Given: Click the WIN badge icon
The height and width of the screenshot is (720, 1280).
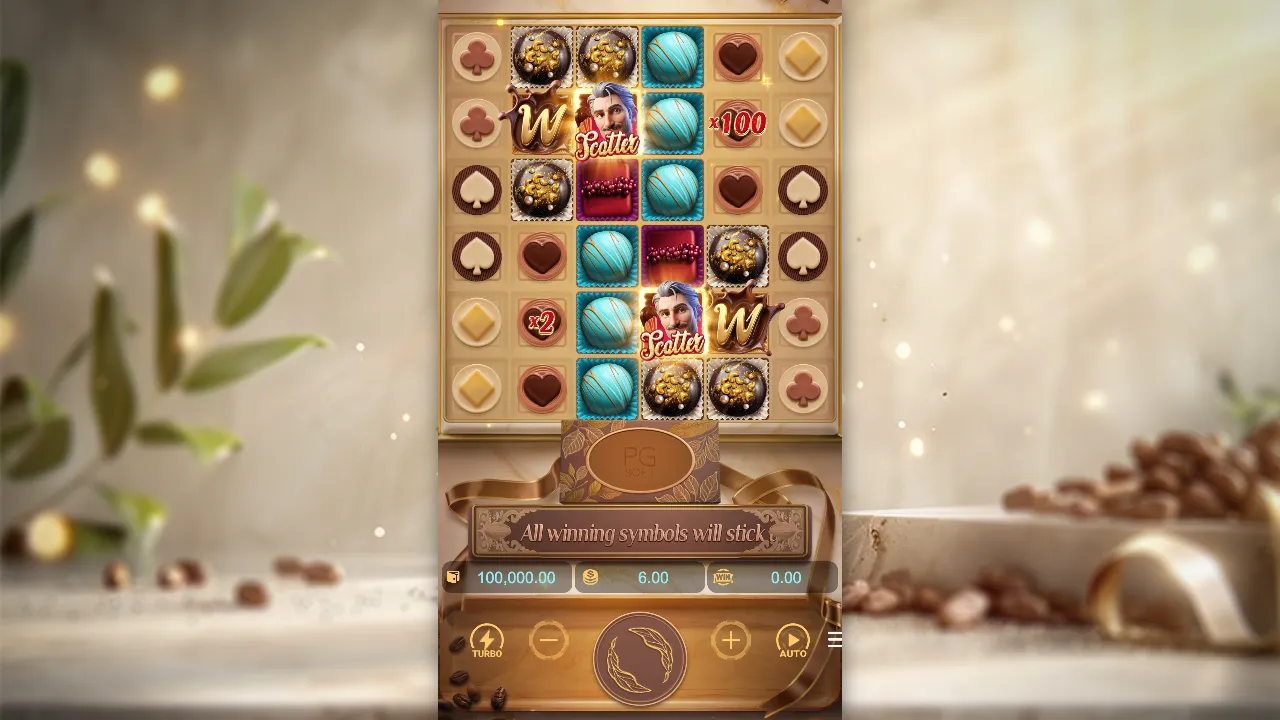Looking at the screenshot, I should [724, 577].
